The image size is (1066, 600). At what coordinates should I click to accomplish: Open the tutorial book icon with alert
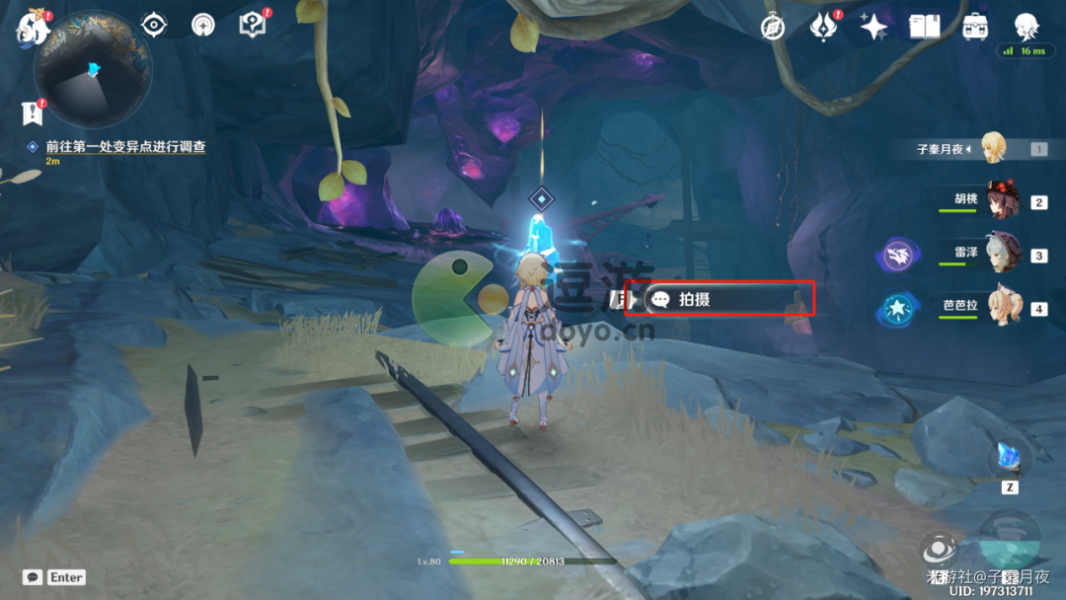pos(253,25)
